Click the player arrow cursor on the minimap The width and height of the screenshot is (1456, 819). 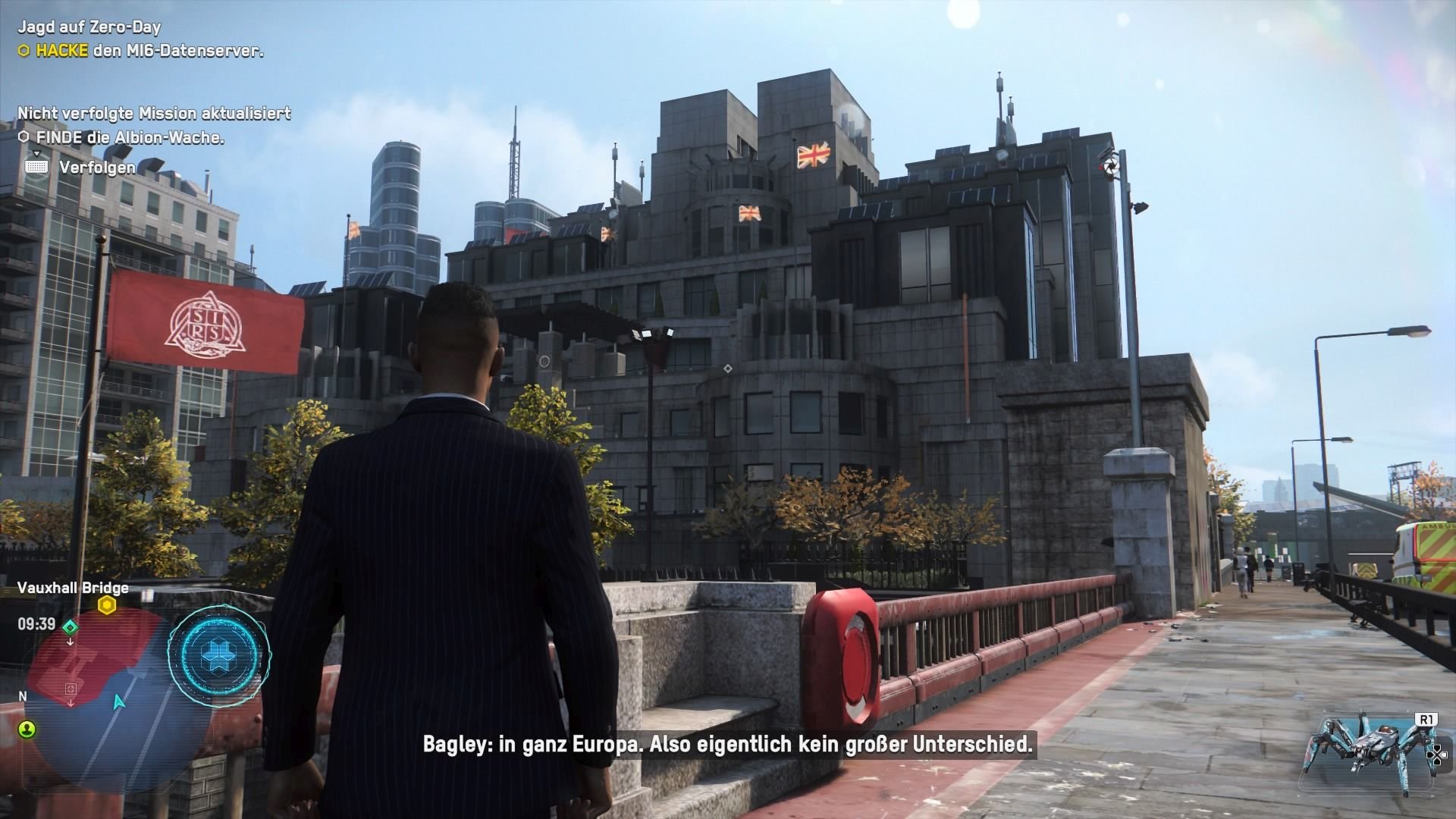click(118, 703)
